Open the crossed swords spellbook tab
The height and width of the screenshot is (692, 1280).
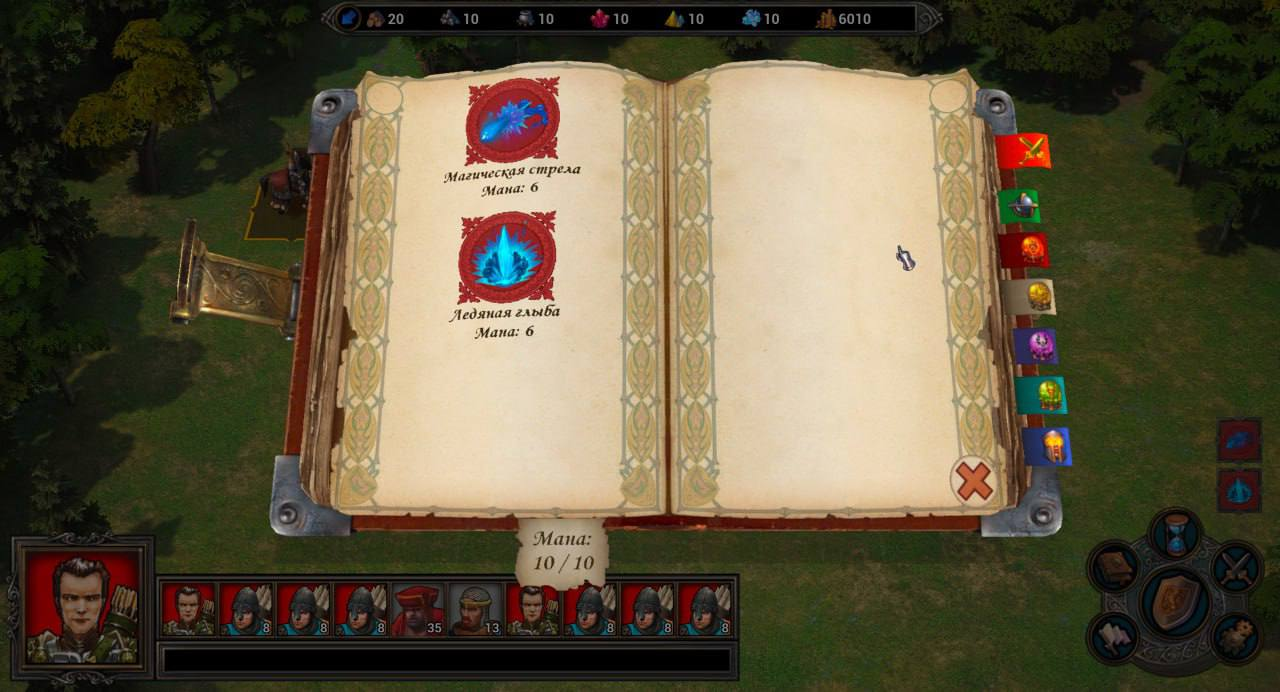1026,151
